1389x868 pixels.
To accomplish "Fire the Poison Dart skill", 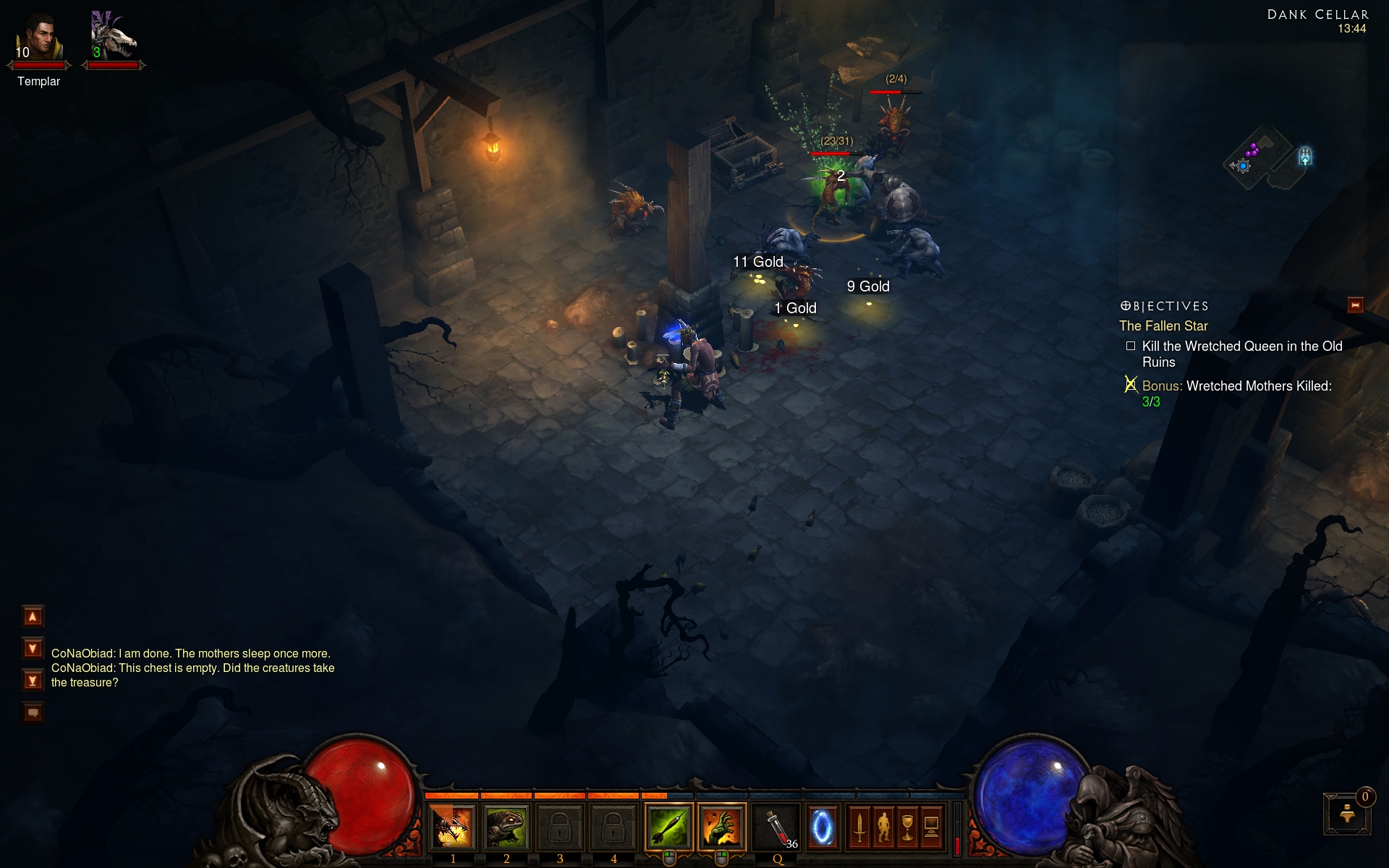I will 668,827.
